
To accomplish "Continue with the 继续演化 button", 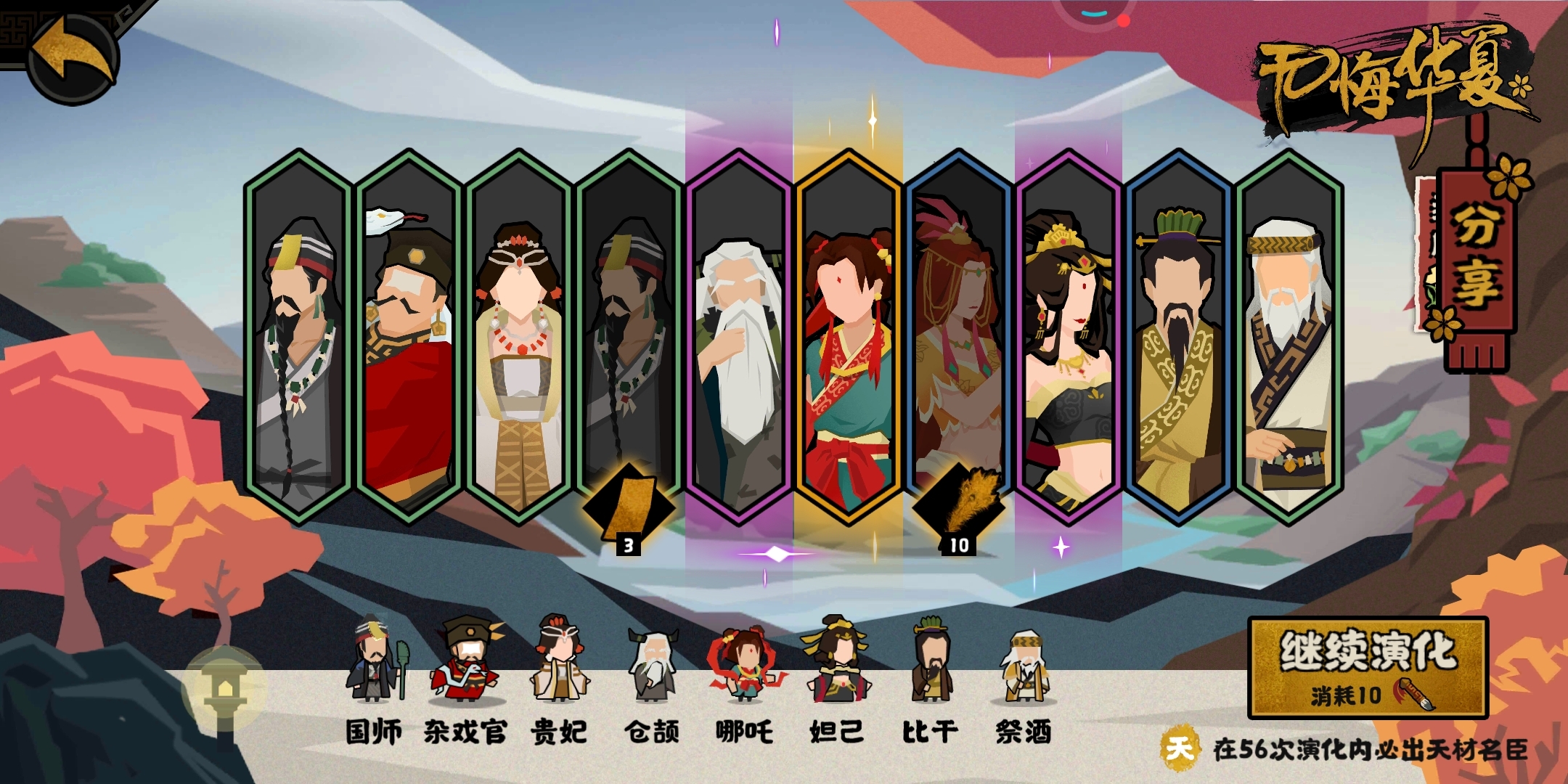I will coord(1368,667).
